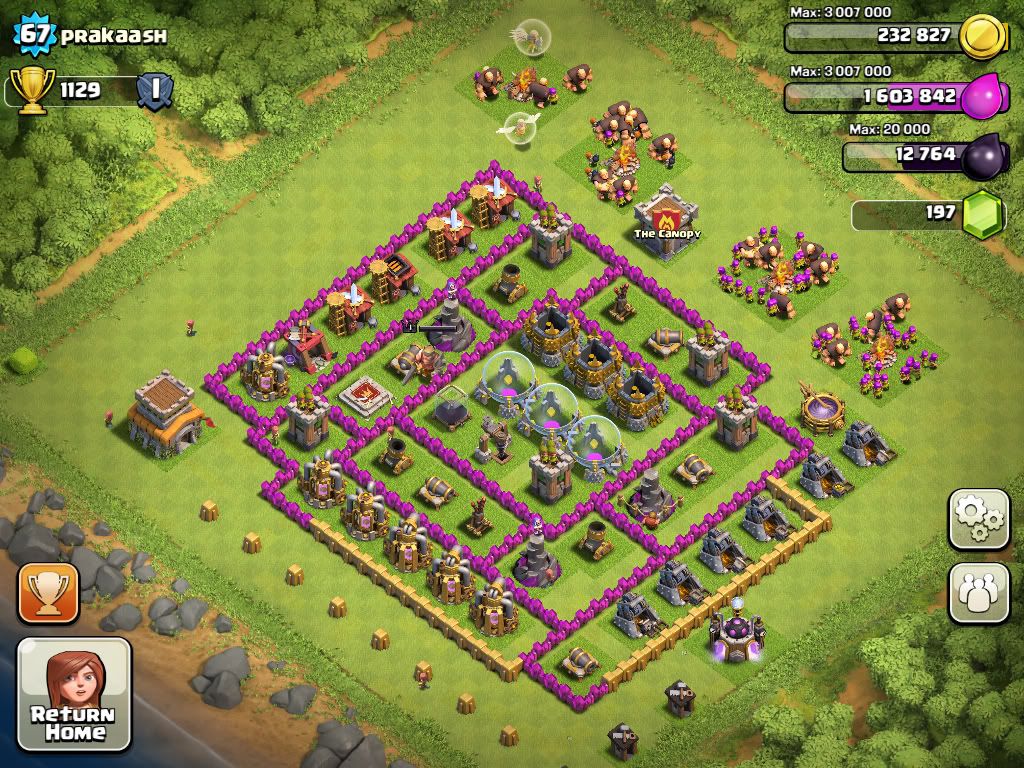Tap the green gem icon
Screen dimensions: 1024x768
tap(981, 215)
